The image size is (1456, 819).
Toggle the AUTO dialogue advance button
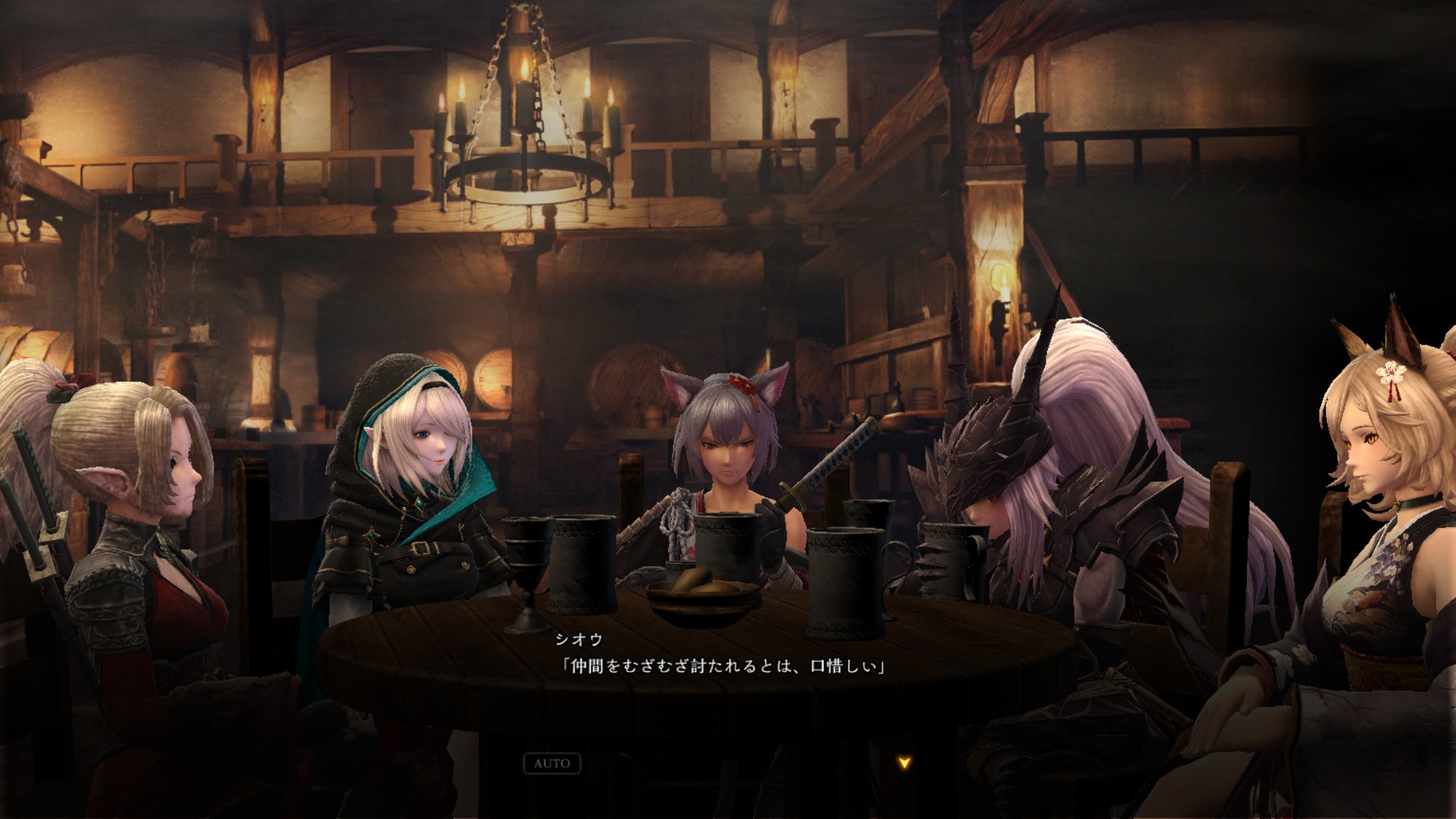click(552, 763)
